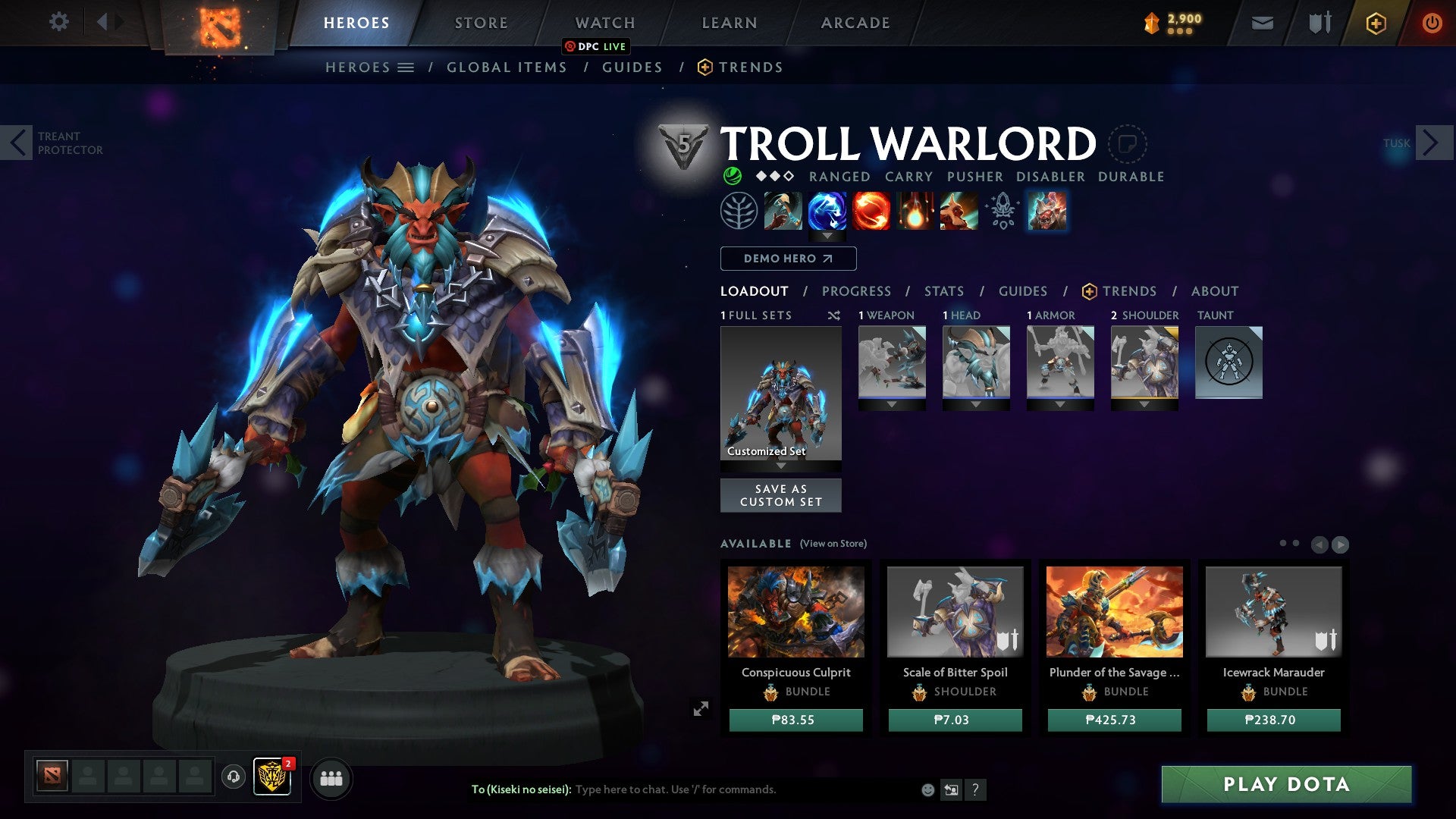Viewport: 1456px width, 819px height.
Task: Toggle the empty Taunt loadout slot
Action: tap(1228, 363)
